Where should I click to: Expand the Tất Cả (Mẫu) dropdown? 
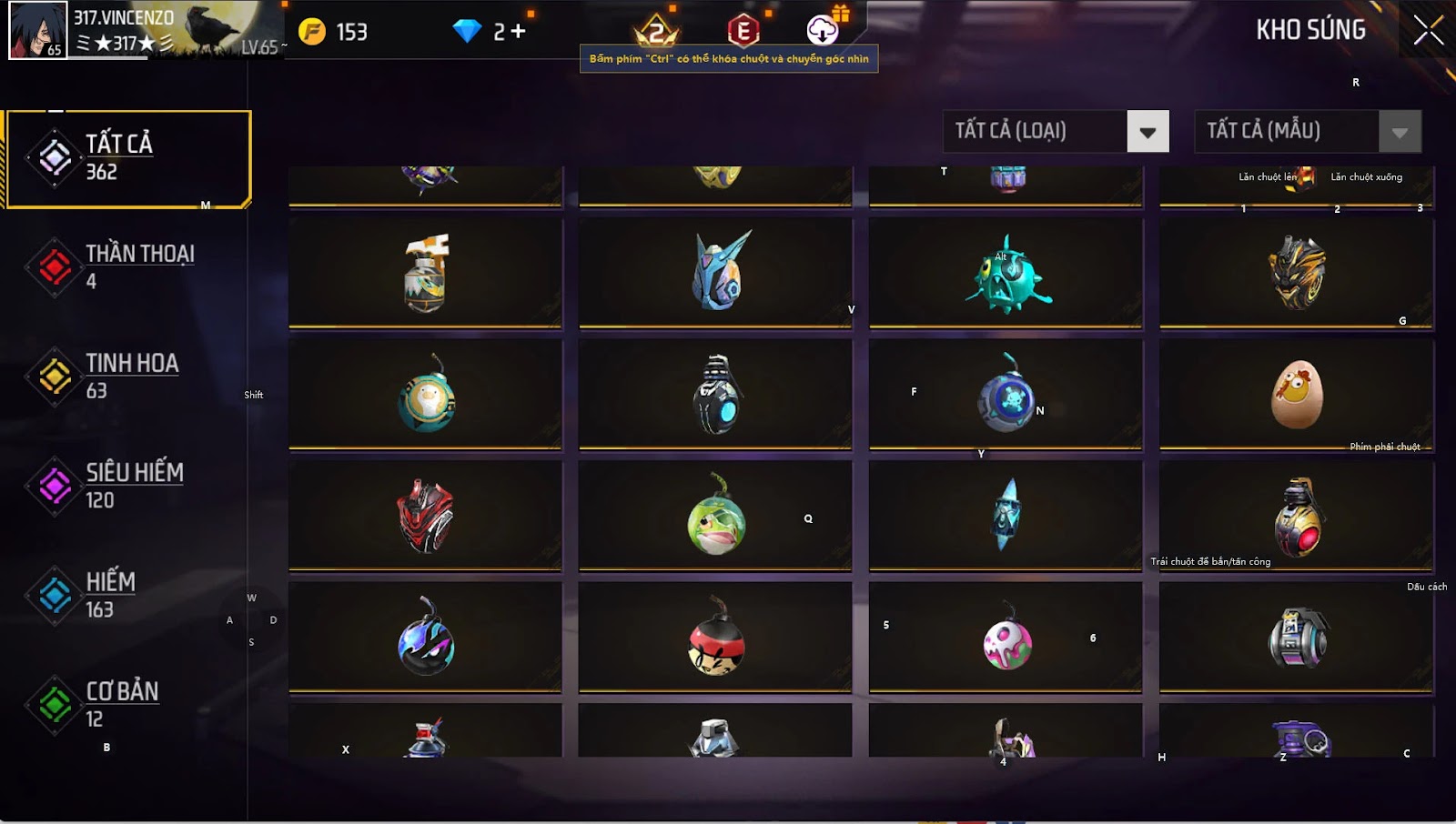point(1400,132)
